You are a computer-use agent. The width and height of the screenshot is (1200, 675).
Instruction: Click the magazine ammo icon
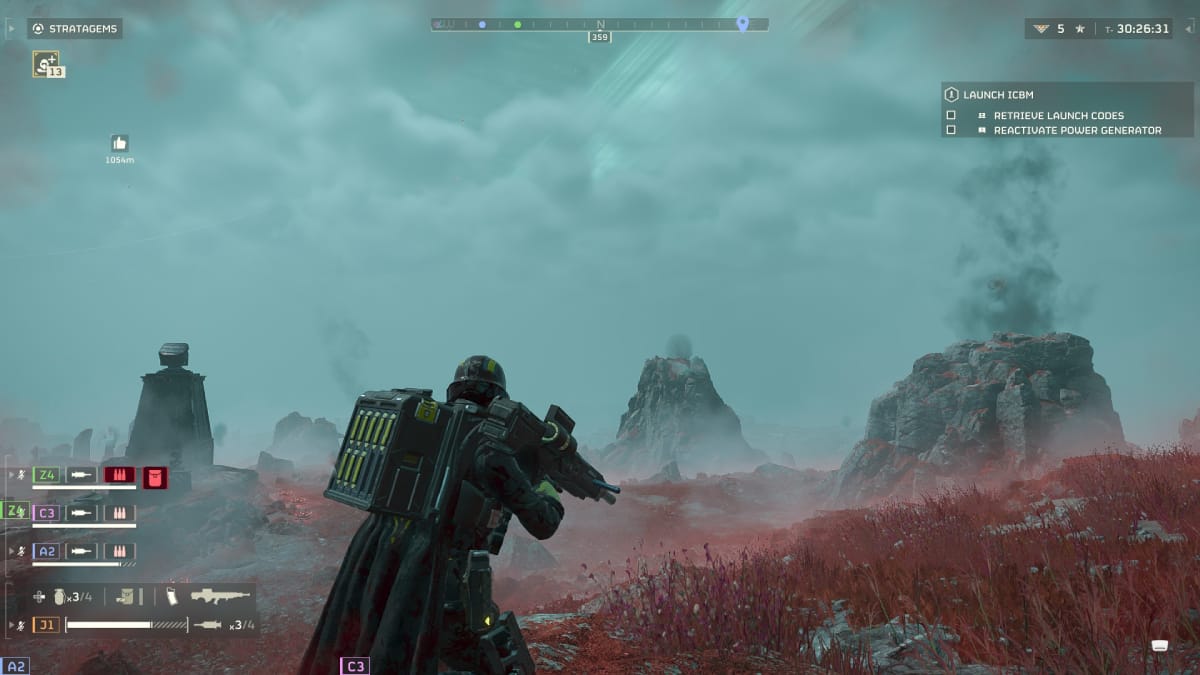click(x=172, y=597)
